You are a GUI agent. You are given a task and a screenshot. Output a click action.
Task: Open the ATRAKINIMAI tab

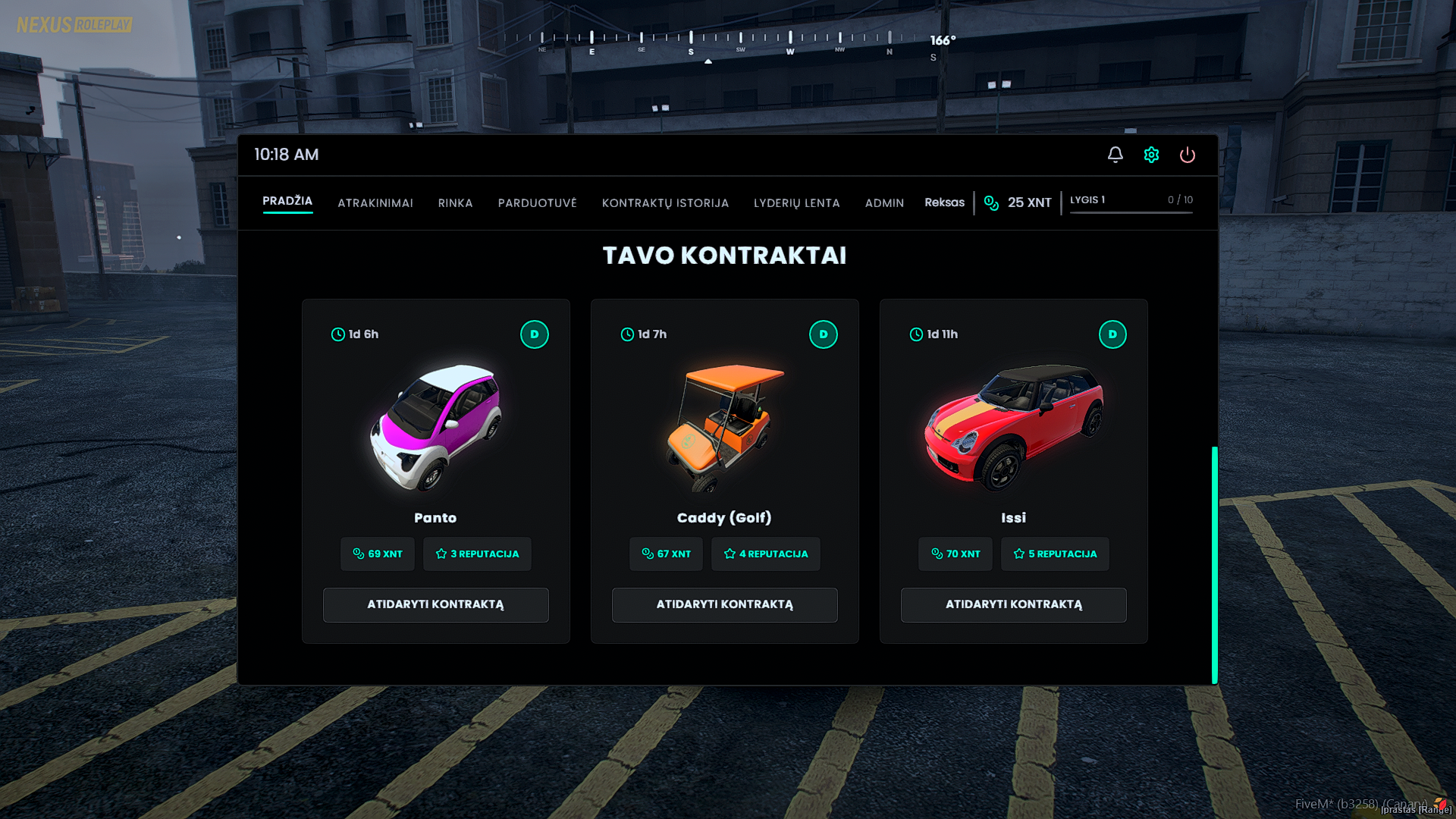[375, 203]
